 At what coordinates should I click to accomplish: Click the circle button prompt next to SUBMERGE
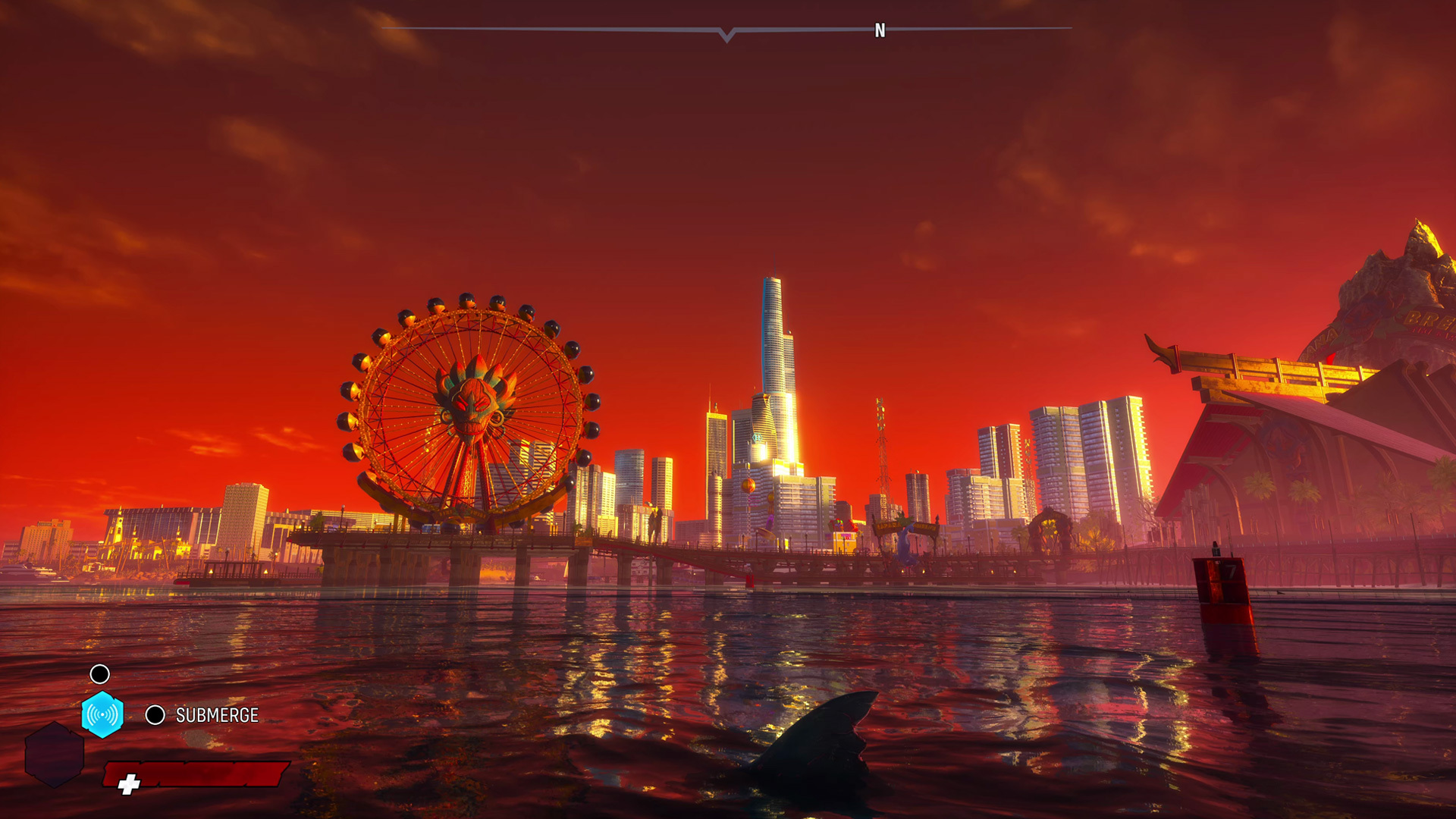(x=155, y=714)
